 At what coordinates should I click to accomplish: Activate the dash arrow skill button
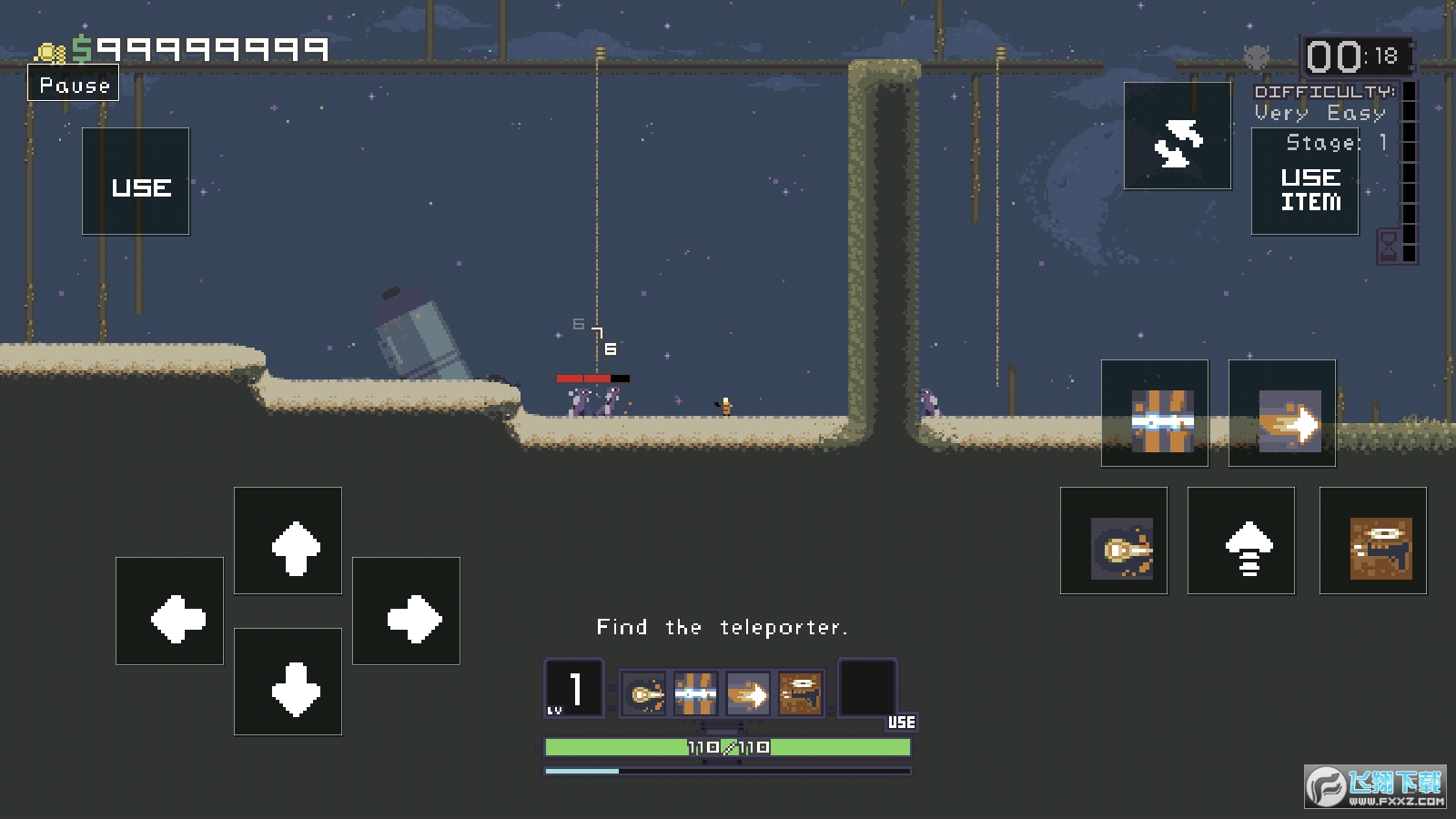pos(1282,414)
